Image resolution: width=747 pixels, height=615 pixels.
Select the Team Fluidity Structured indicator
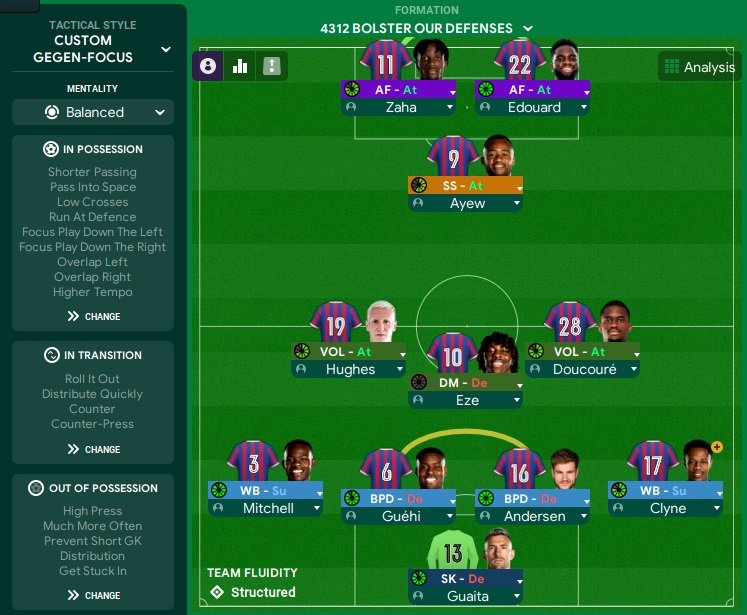(x=253, y=592)
